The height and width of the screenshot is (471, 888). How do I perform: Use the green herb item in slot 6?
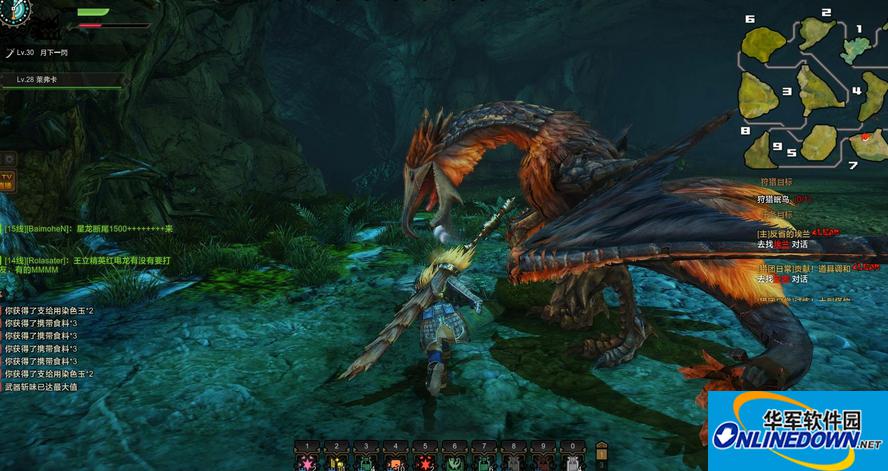[x=454, y=461]
